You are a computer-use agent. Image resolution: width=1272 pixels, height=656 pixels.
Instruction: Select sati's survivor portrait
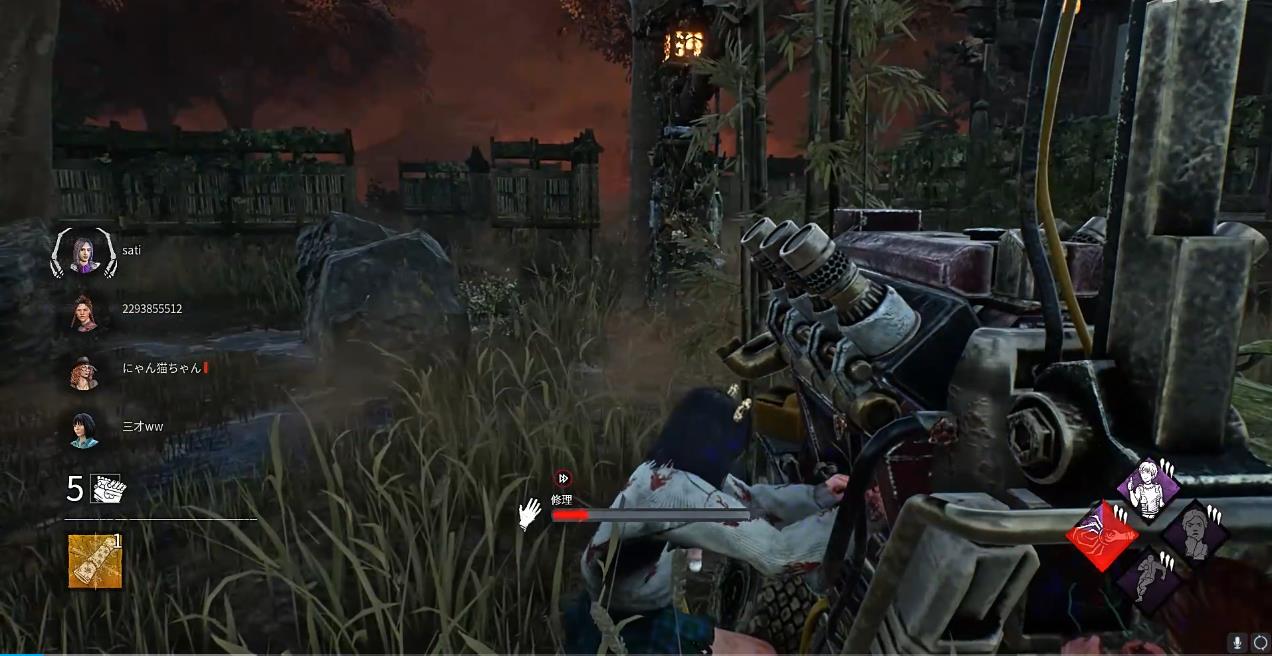tap(84, 254)
